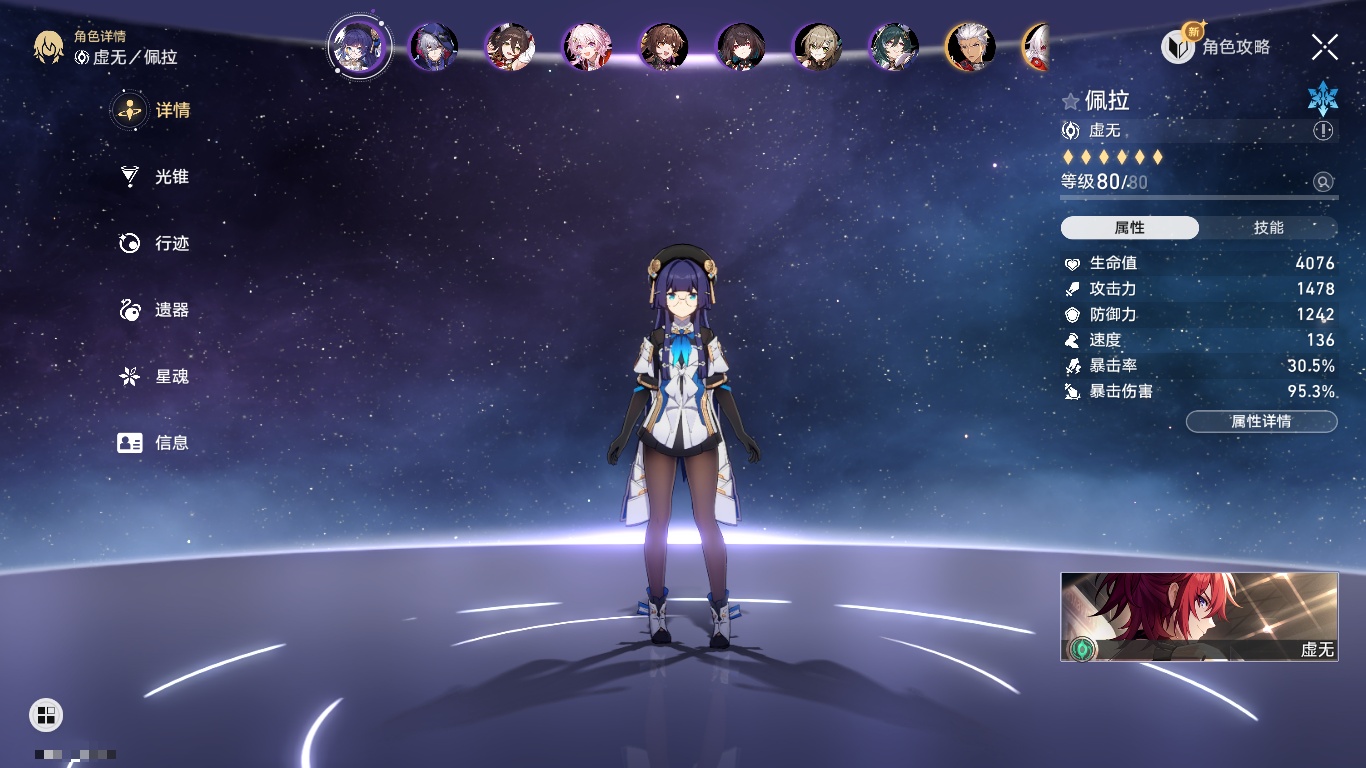Open the 光锥 light cone menu
Image resolution: width=1366 pixels, height=768 pixels.
click(x=155, y=177)
